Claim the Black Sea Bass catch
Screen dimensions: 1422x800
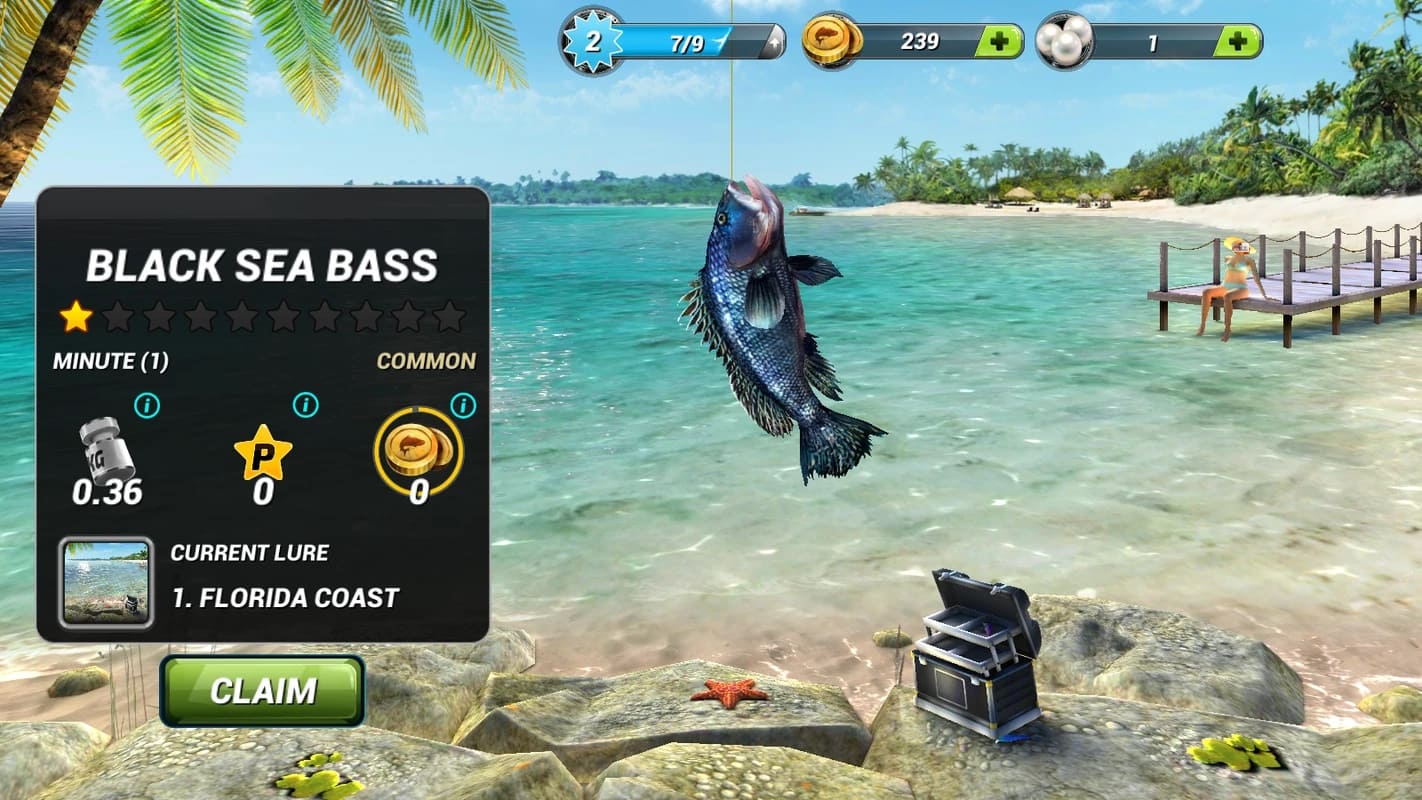pyautogui.click(x=262, y=690)
